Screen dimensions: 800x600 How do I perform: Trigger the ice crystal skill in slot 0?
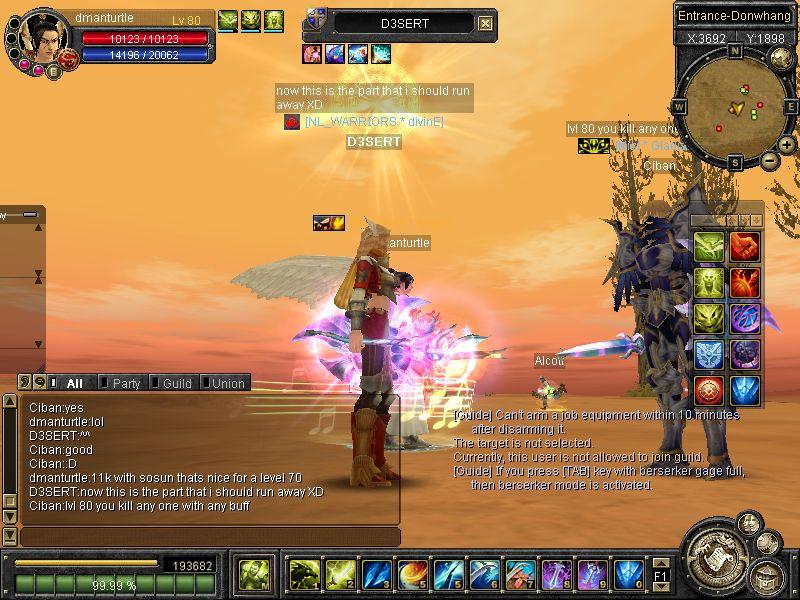pos(628,574)
